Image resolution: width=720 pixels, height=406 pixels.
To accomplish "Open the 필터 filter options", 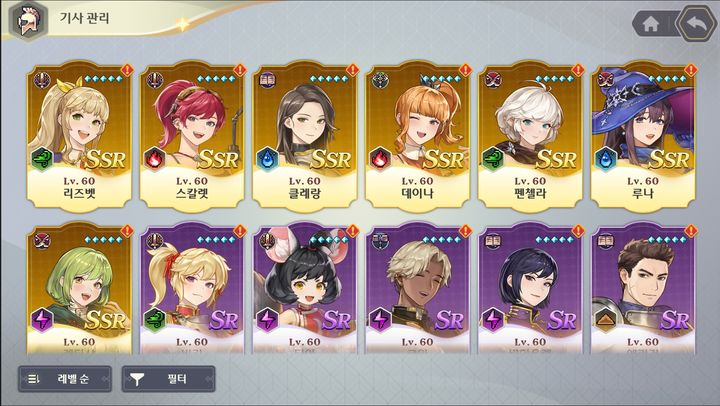I will pos(168,379).
